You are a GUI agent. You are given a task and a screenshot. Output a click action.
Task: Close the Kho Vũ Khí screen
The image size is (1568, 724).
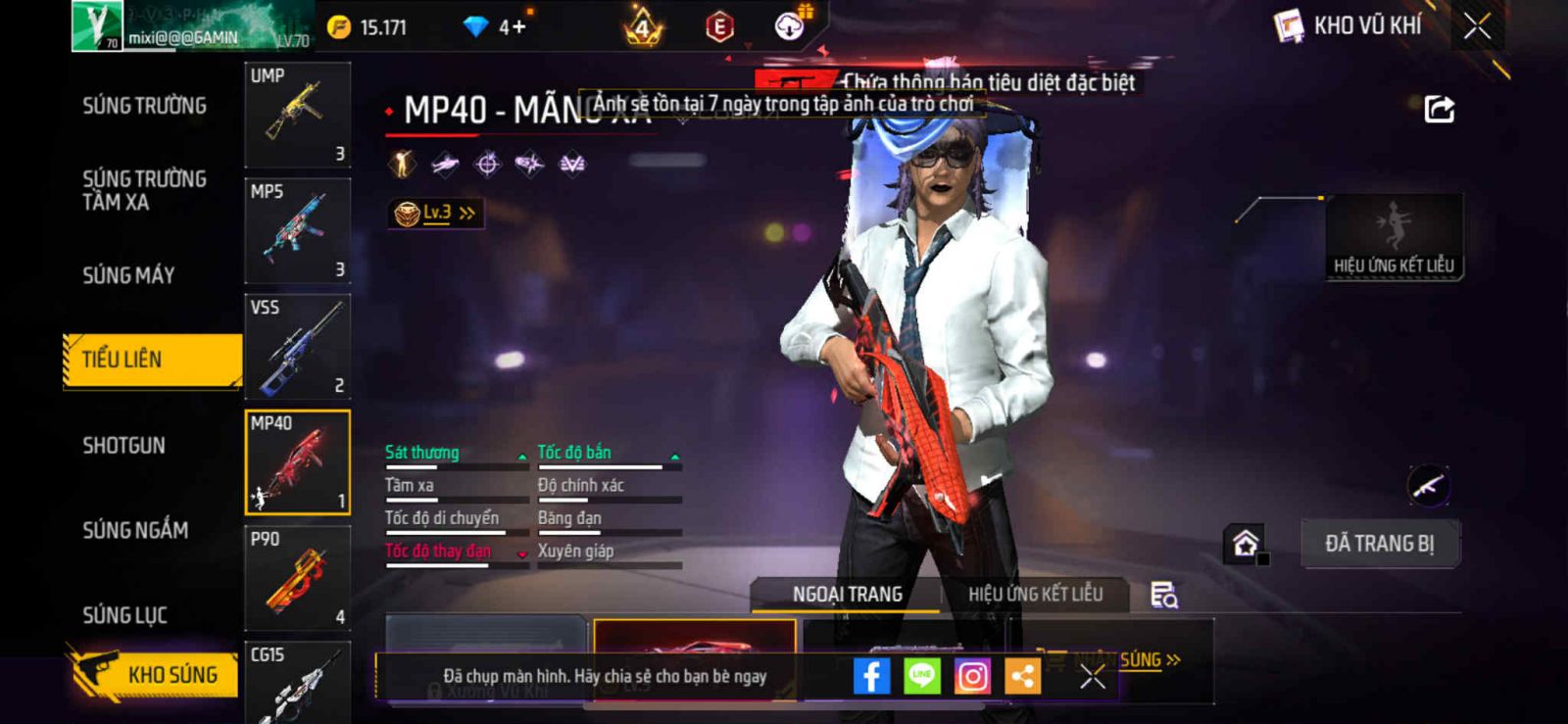[x=1477, y=26]
